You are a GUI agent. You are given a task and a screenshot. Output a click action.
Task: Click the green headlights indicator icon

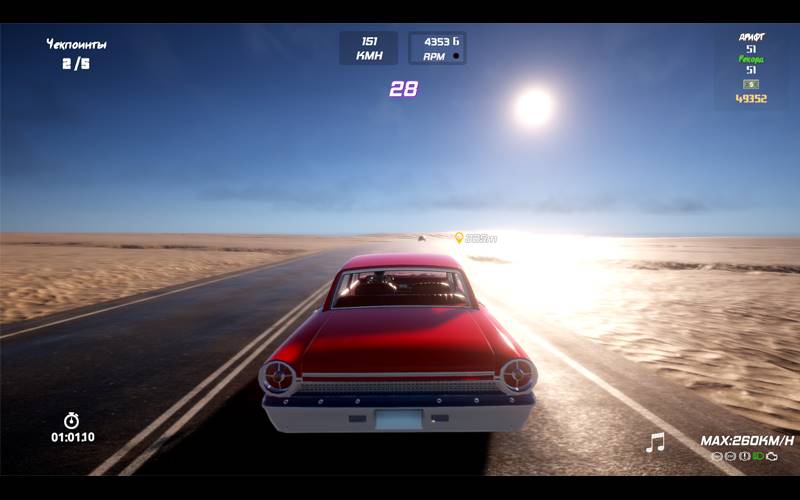[758, 456]
